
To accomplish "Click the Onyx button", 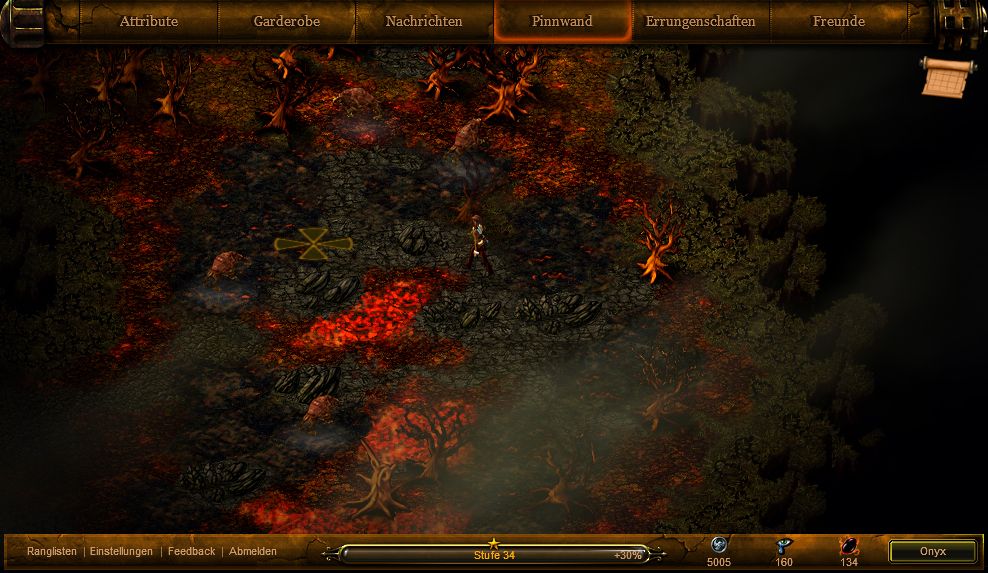I will click(932, 551).
